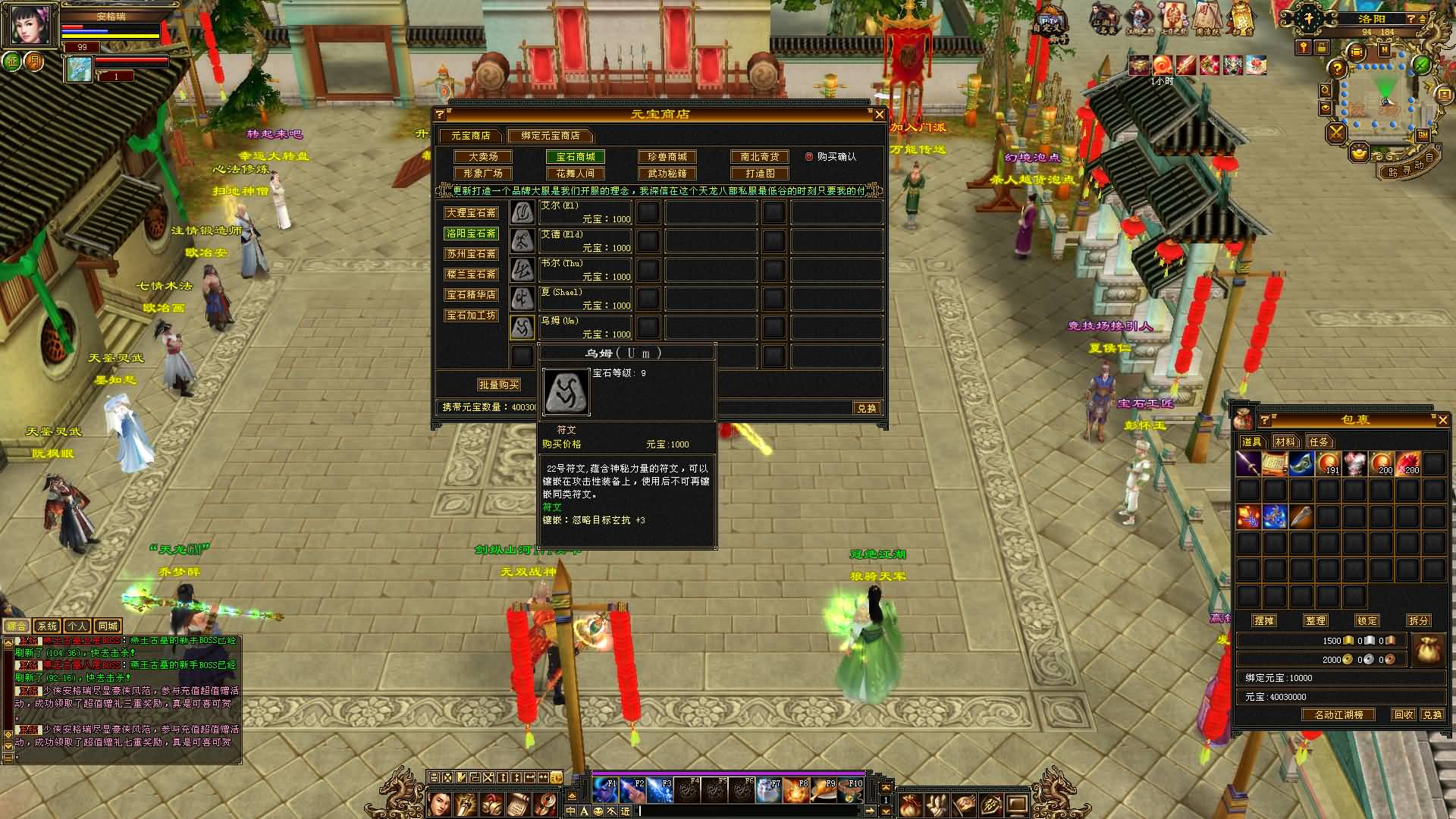
Task: Select the sword item in the bag
Action: point(1248,463)
